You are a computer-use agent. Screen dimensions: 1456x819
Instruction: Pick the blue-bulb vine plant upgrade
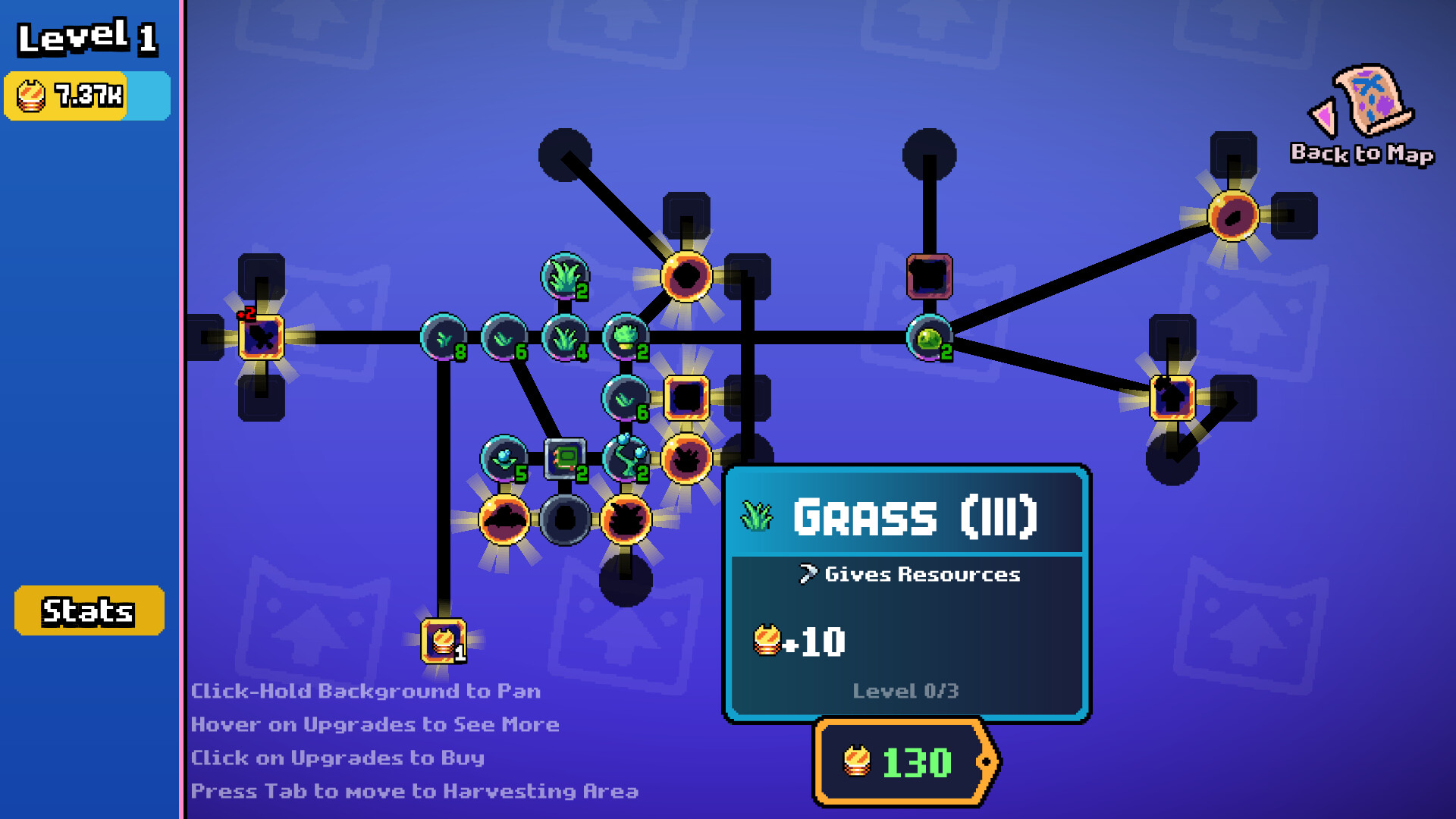pos(626,459)
